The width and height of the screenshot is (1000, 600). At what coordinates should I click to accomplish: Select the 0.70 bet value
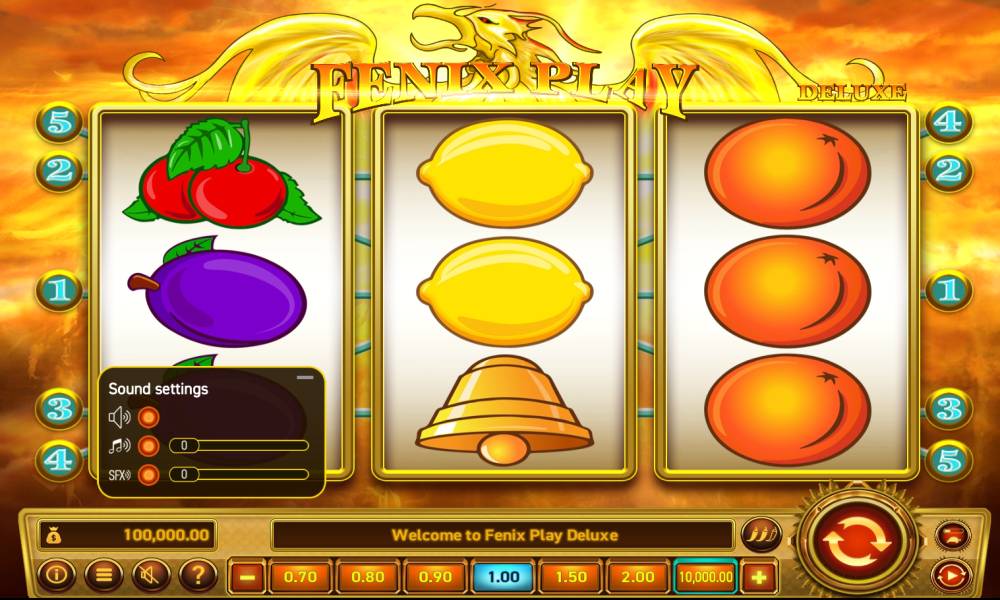coord(300,577)
